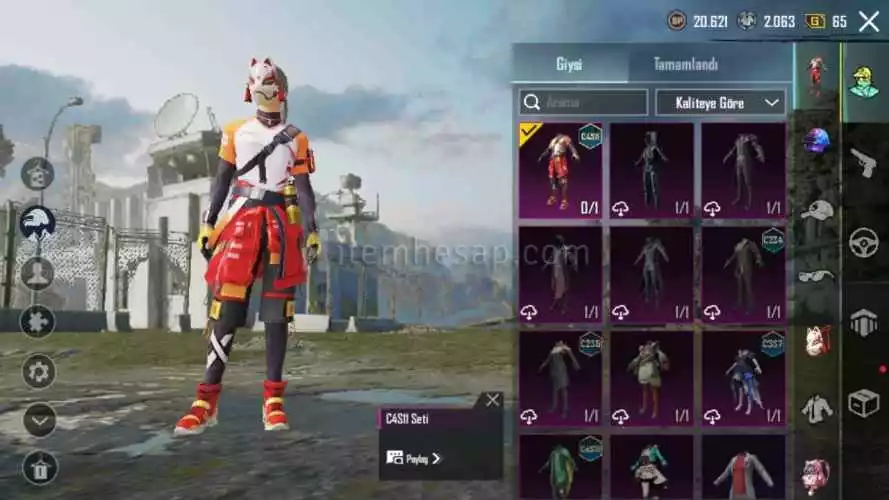
Task: Expand the down-arrow chevron button
Action: pos(39,420)
